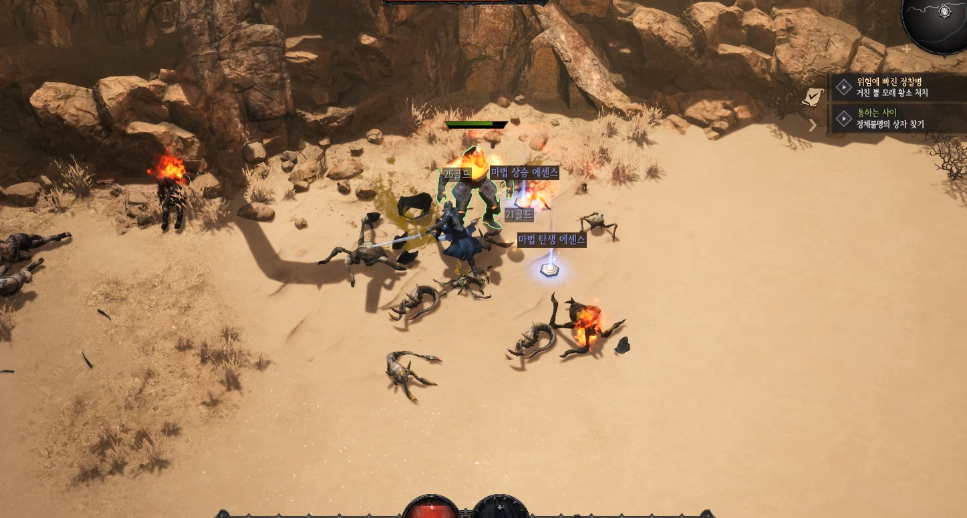The height and width of the screenshot is (518, 967).
Task: Pick up the 마법 탄생 에센스 label
Action: [551, 239]
